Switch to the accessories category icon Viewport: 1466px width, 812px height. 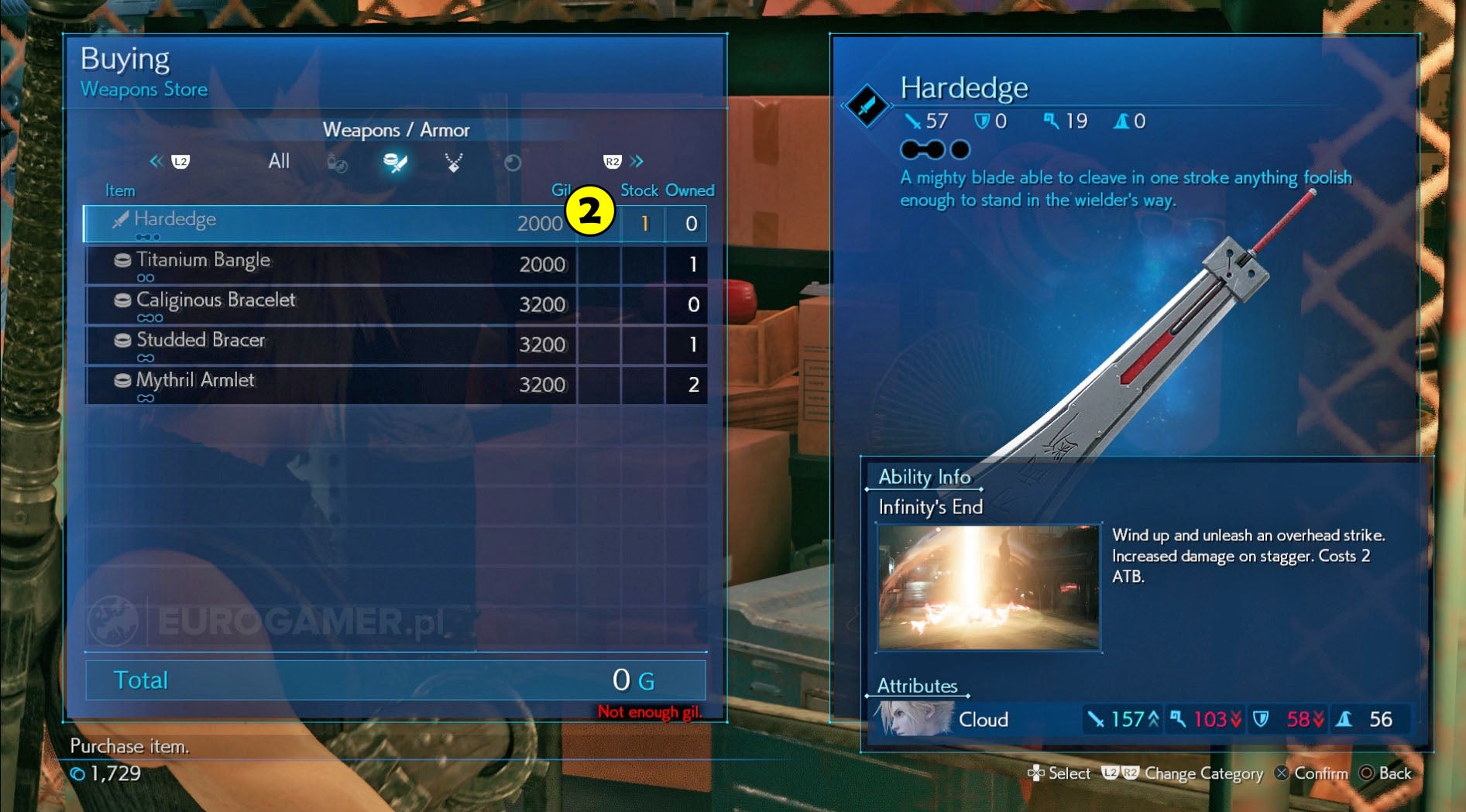pos(454,163)
